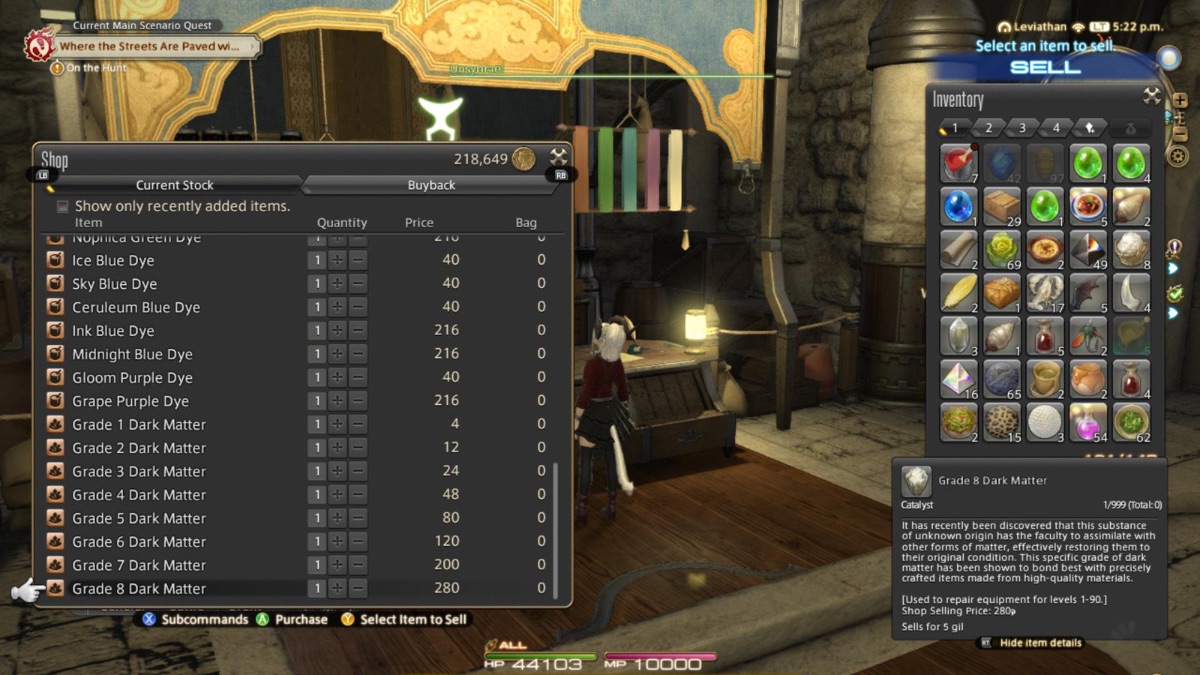
Task: Increase quantity for Grade 5 Dark Matter
Action: pyautogui.click(x=338, y=518)
